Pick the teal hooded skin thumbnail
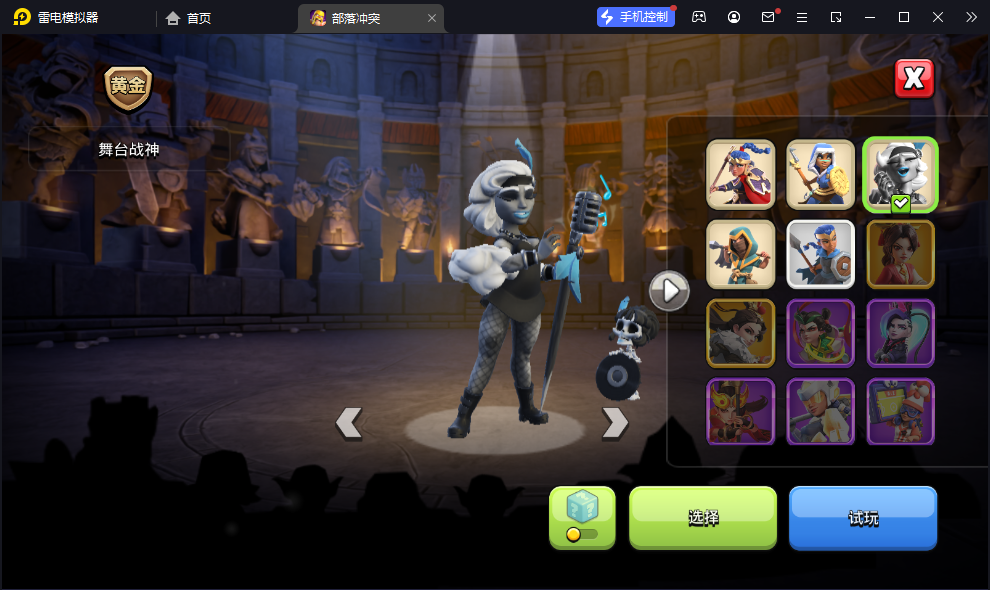 pos(741,254)
